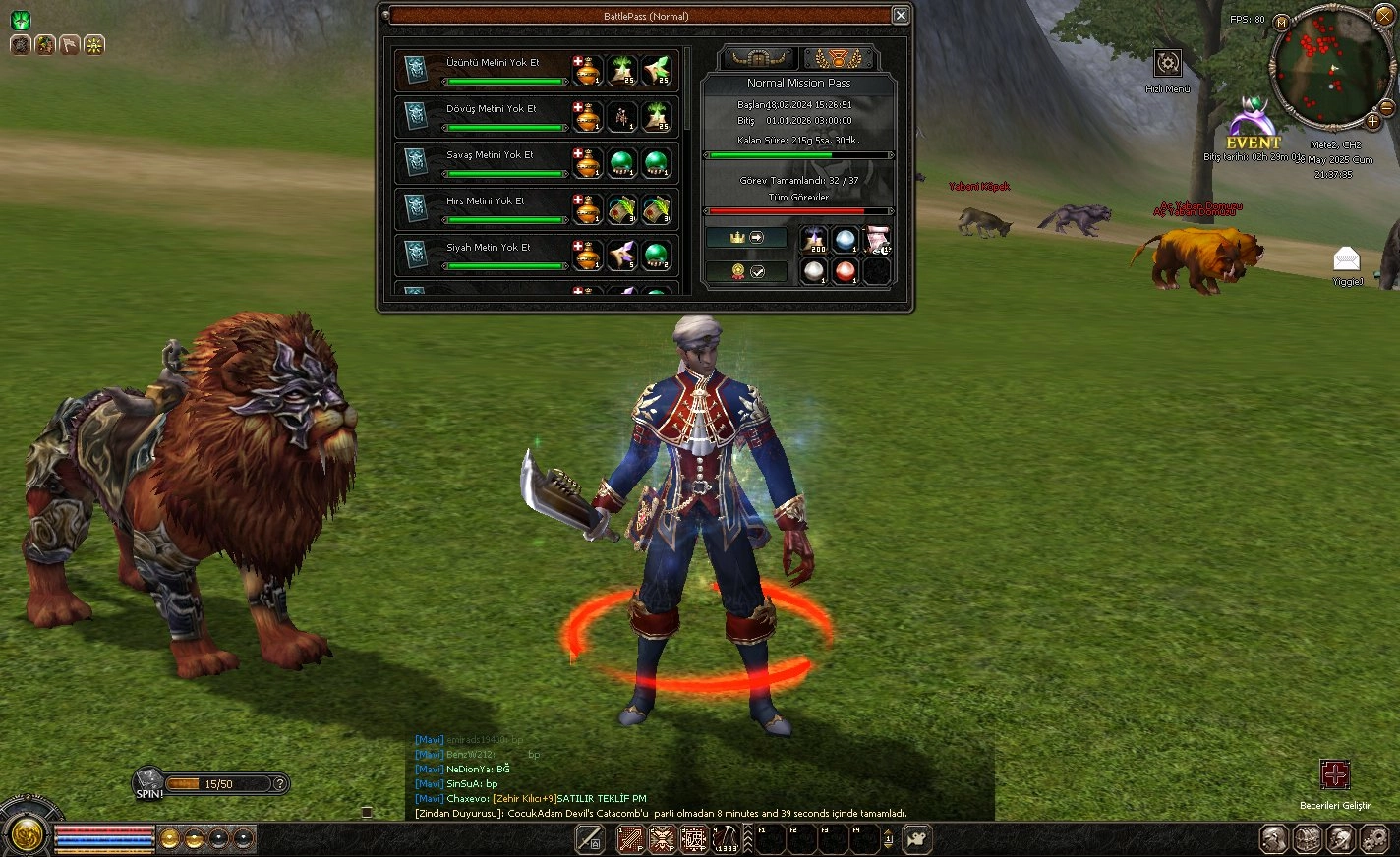Open the Hızlı Menü quick menu
The height and width of the screenshot is (857, 1400).
tap(1167, 64)
